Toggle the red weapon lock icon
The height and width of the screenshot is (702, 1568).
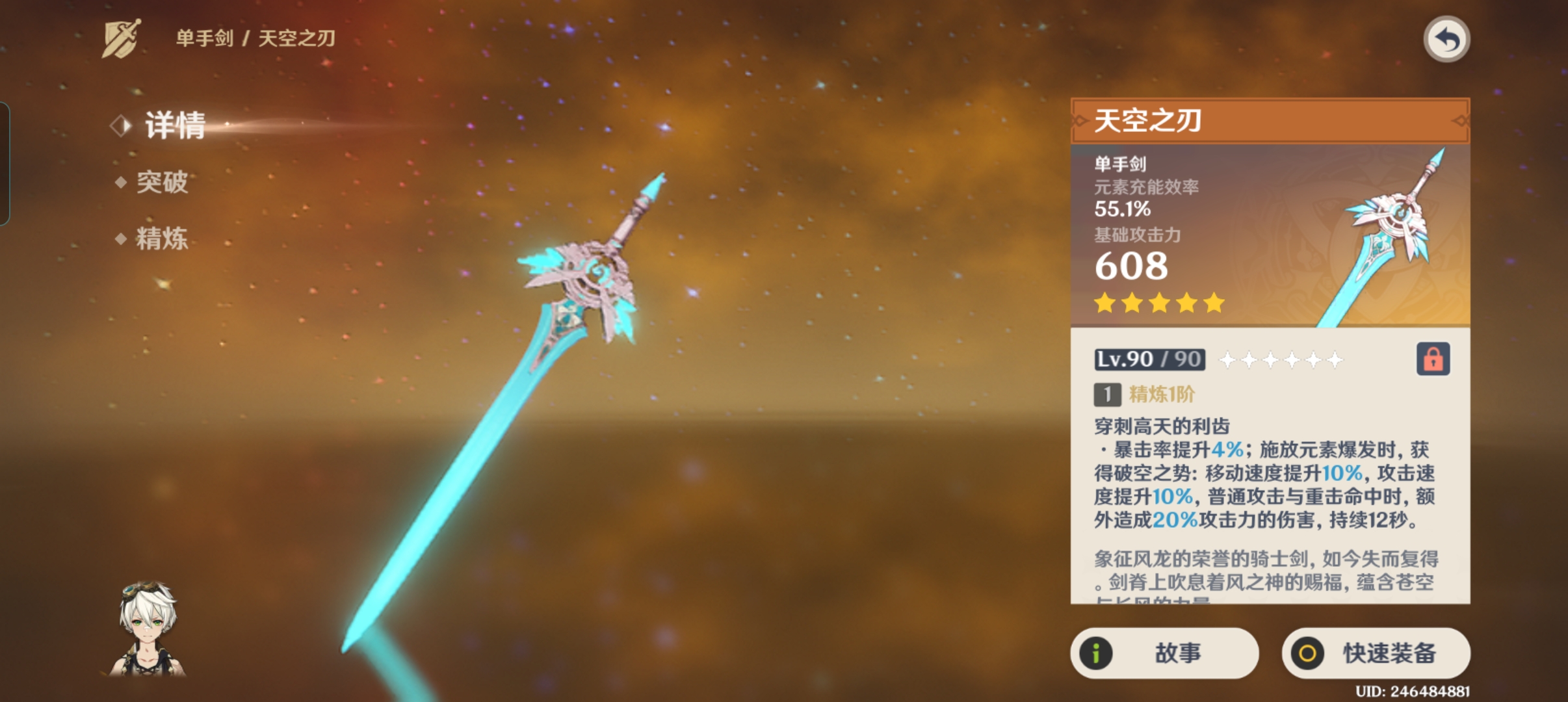point(1433,359)
